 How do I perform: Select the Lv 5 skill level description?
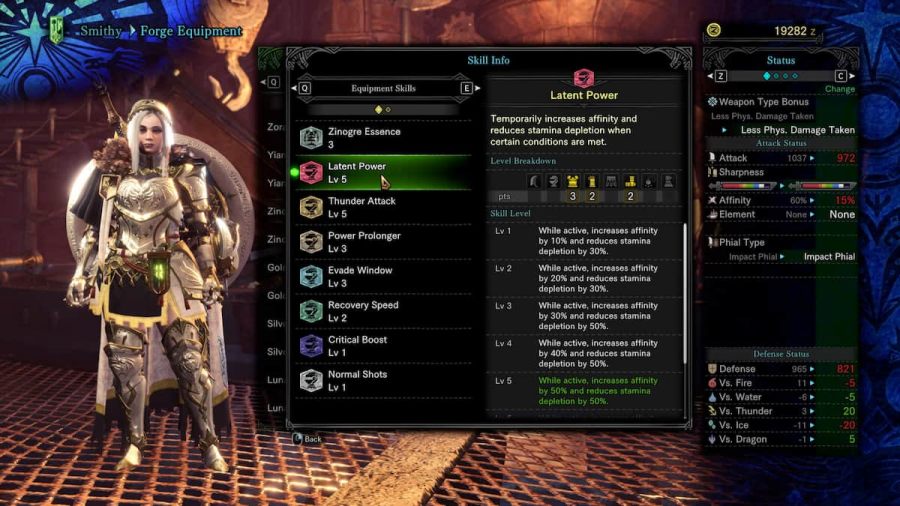point(585,391)
